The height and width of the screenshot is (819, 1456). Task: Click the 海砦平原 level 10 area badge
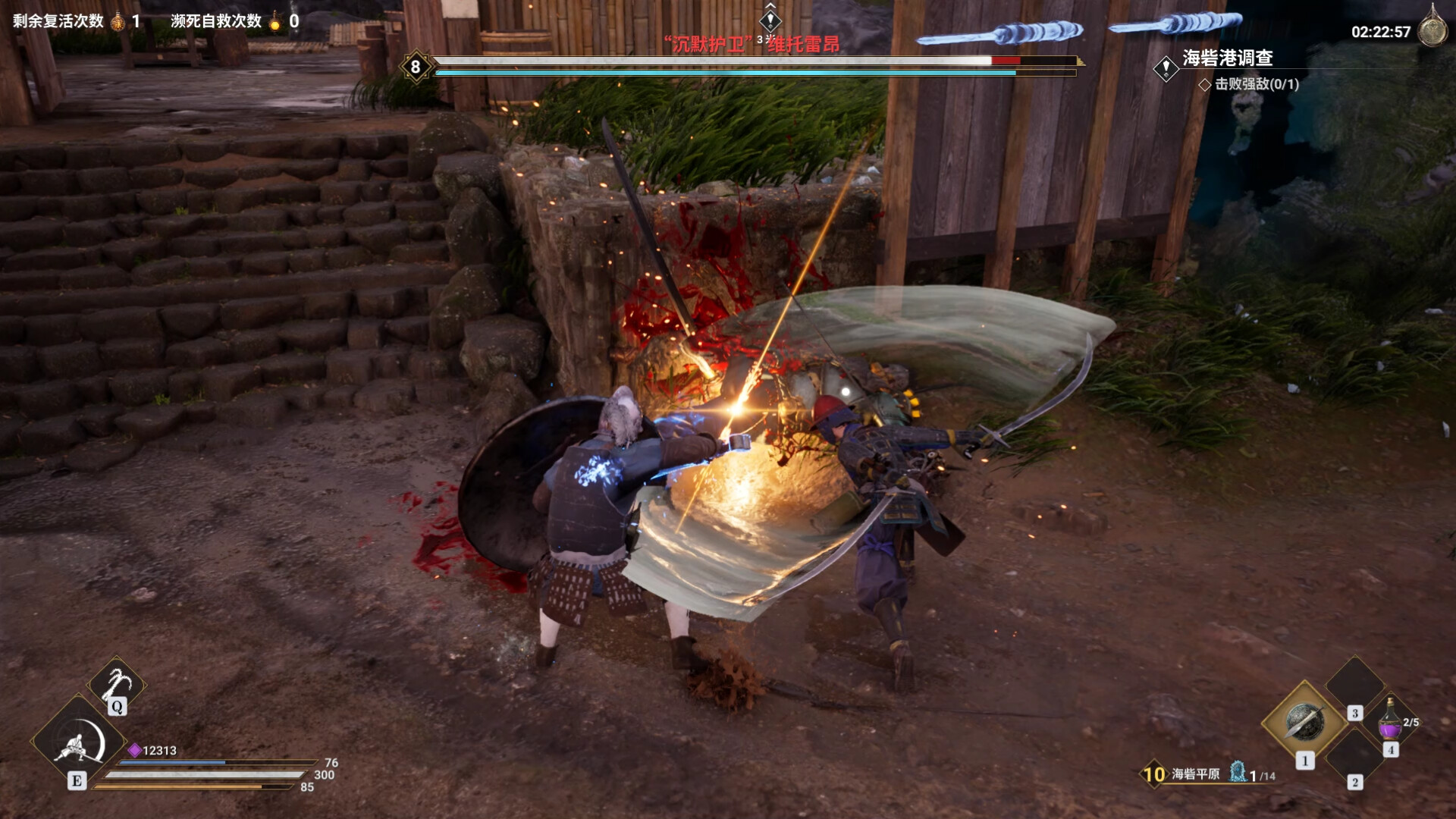[1153, 774]
